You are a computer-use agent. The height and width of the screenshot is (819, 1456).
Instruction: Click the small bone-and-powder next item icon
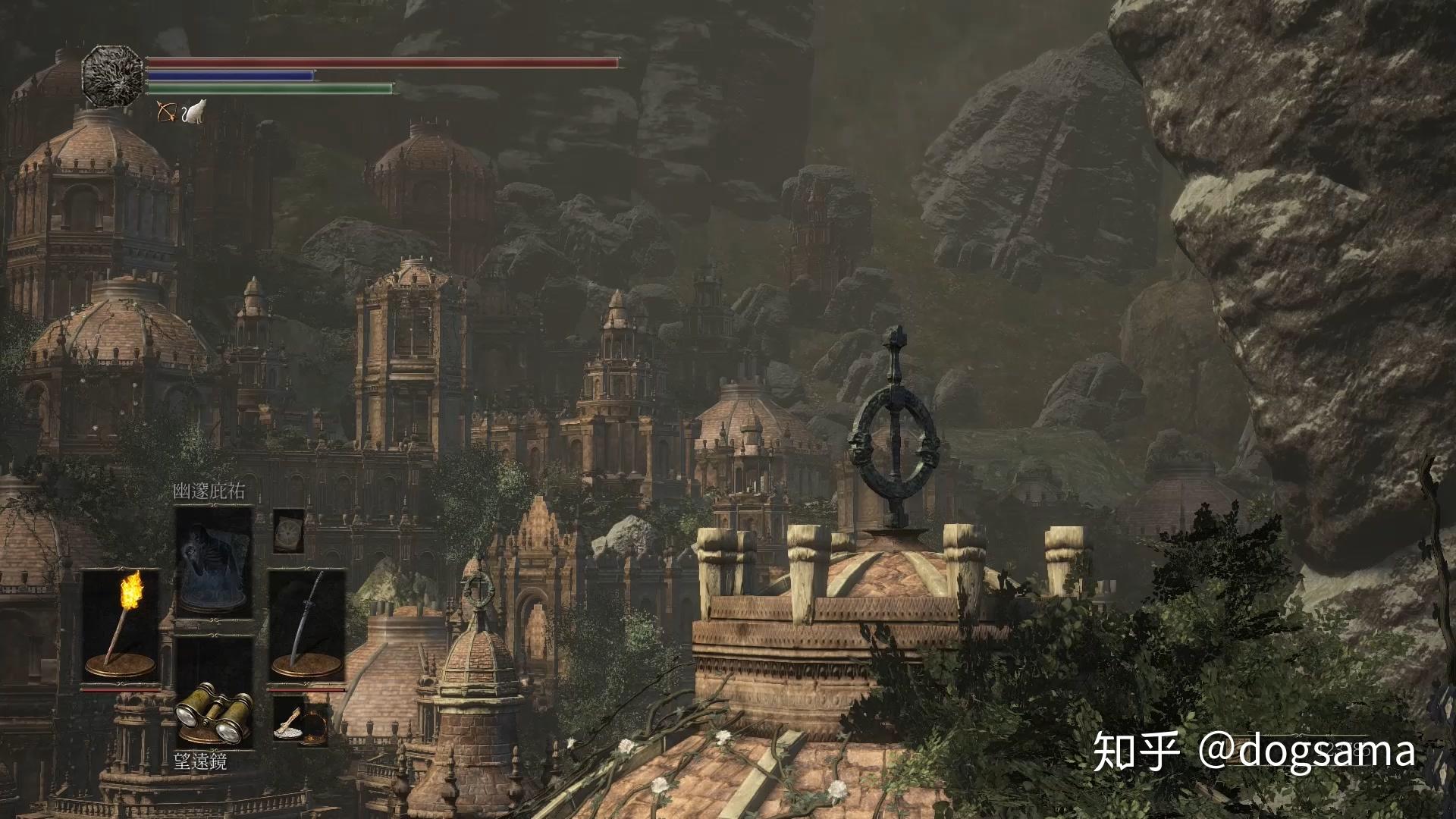pyautogui.click(x=299, y=723)
